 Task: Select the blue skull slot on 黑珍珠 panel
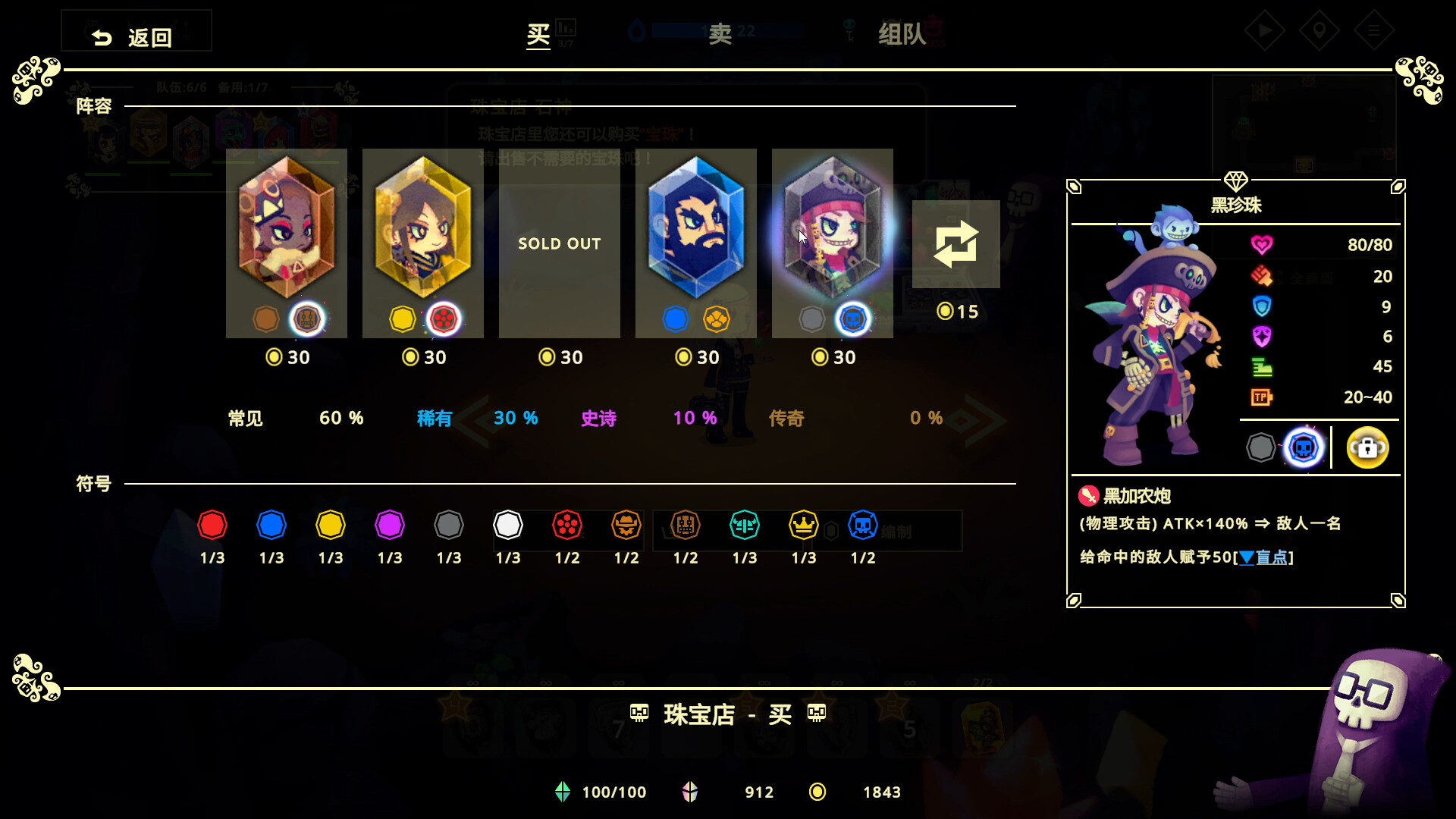coord(1302,448)
